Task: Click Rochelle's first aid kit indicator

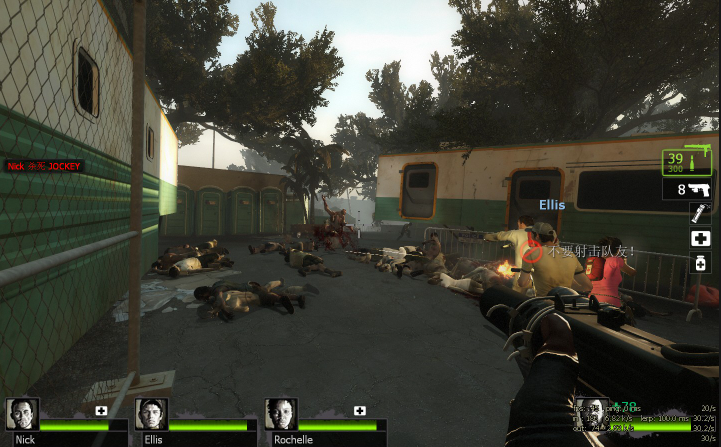Action: pos(360,410)
